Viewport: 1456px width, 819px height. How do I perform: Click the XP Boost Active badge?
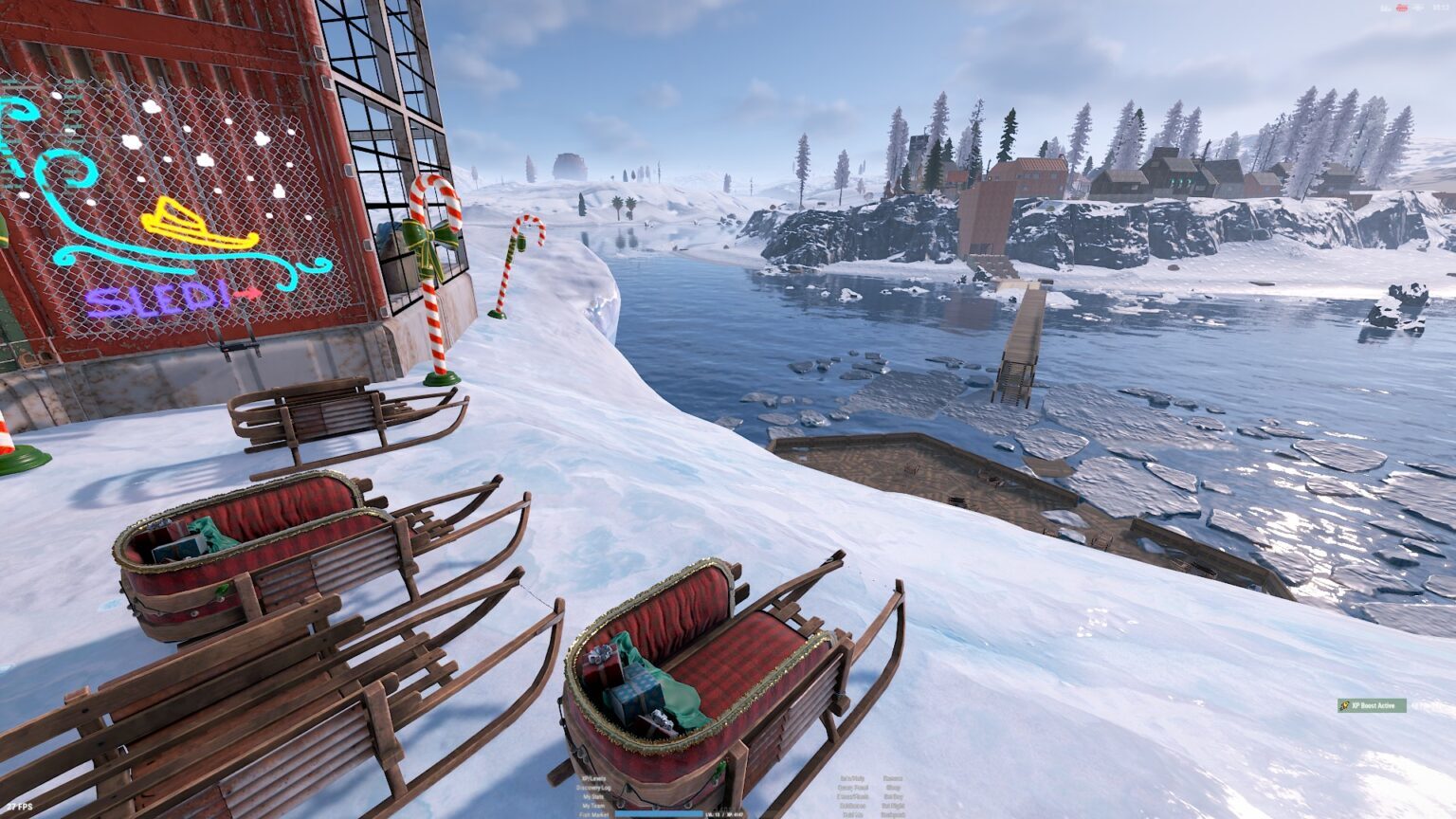pyautogui.click(x=1372, y=705)
